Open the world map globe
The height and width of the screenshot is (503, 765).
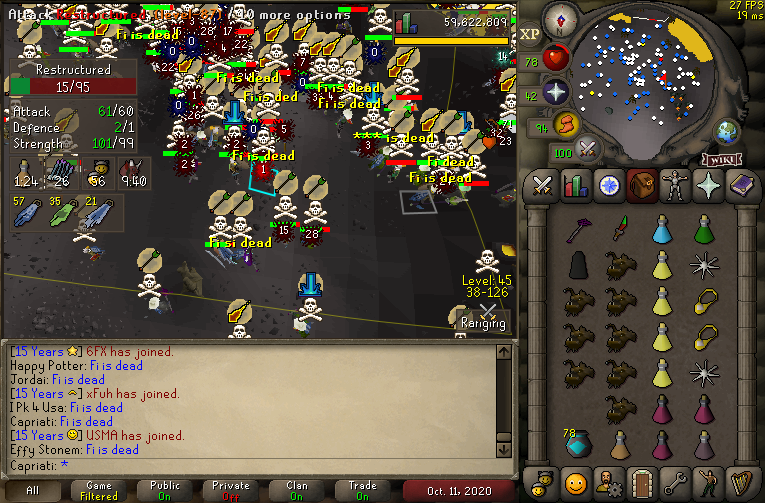point(726,131)
